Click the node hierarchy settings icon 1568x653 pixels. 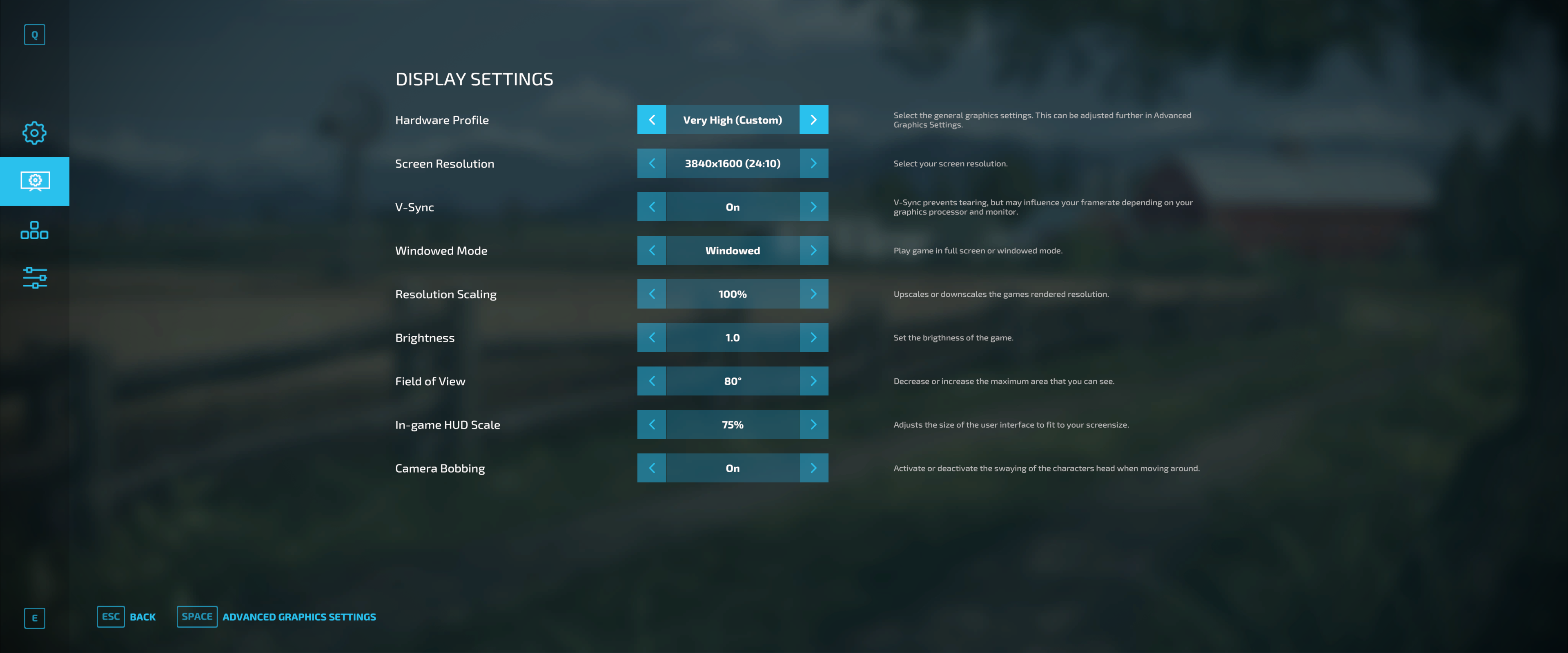coord(35,230)
